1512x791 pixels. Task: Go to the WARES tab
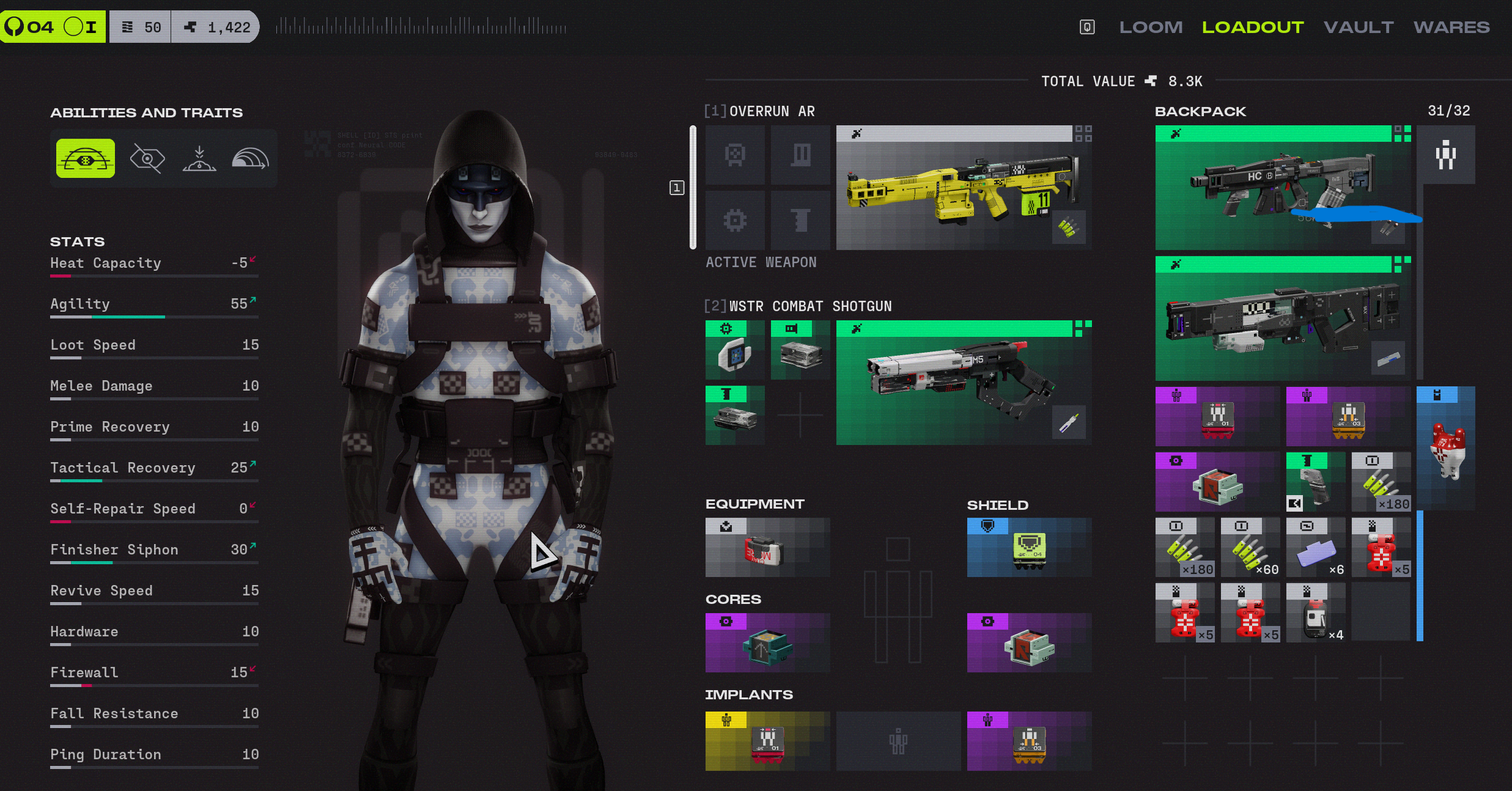[x=1451, y=28]
